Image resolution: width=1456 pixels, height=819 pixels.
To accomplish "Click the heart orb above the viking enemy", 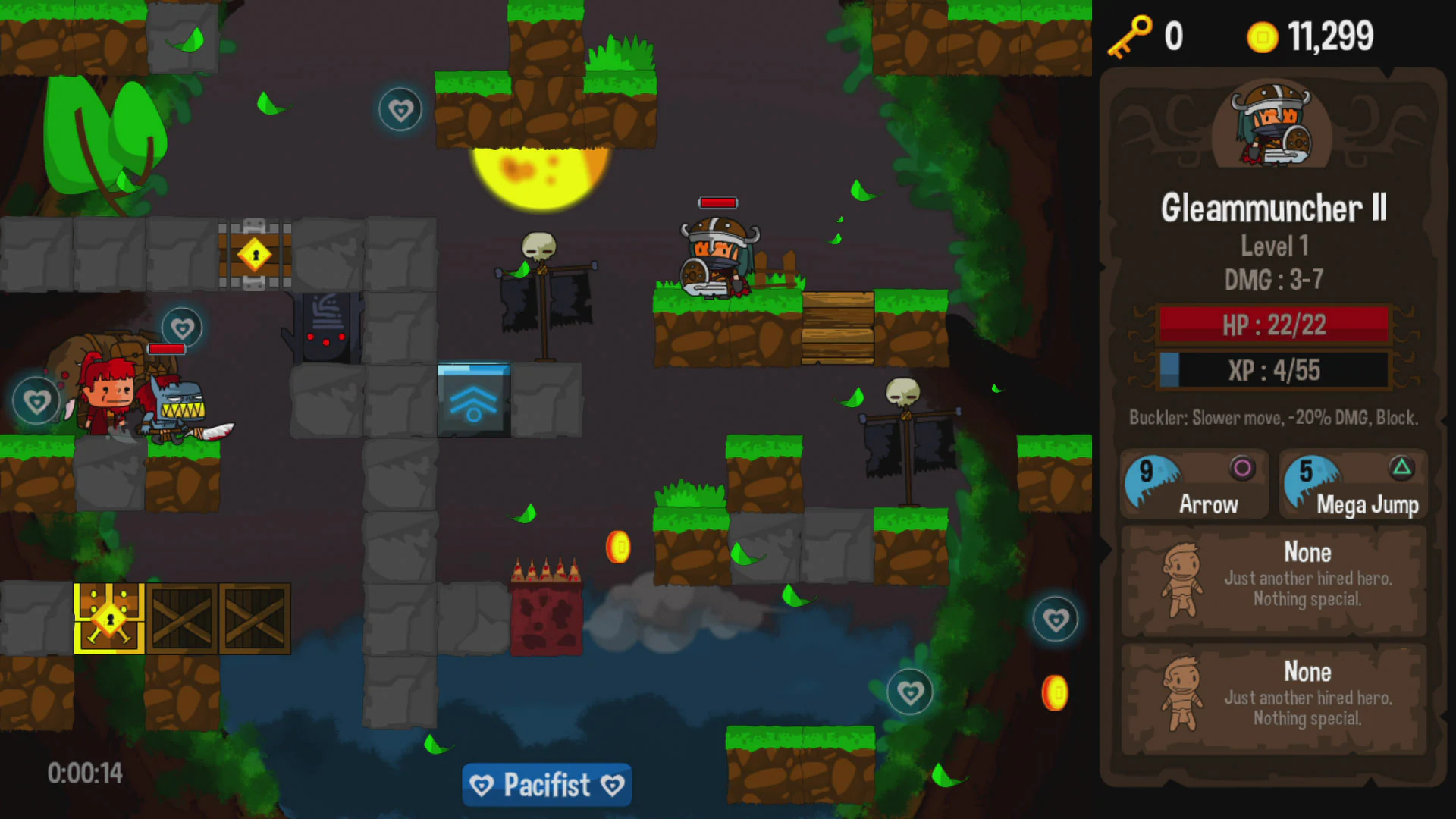I will click(400, 108).
